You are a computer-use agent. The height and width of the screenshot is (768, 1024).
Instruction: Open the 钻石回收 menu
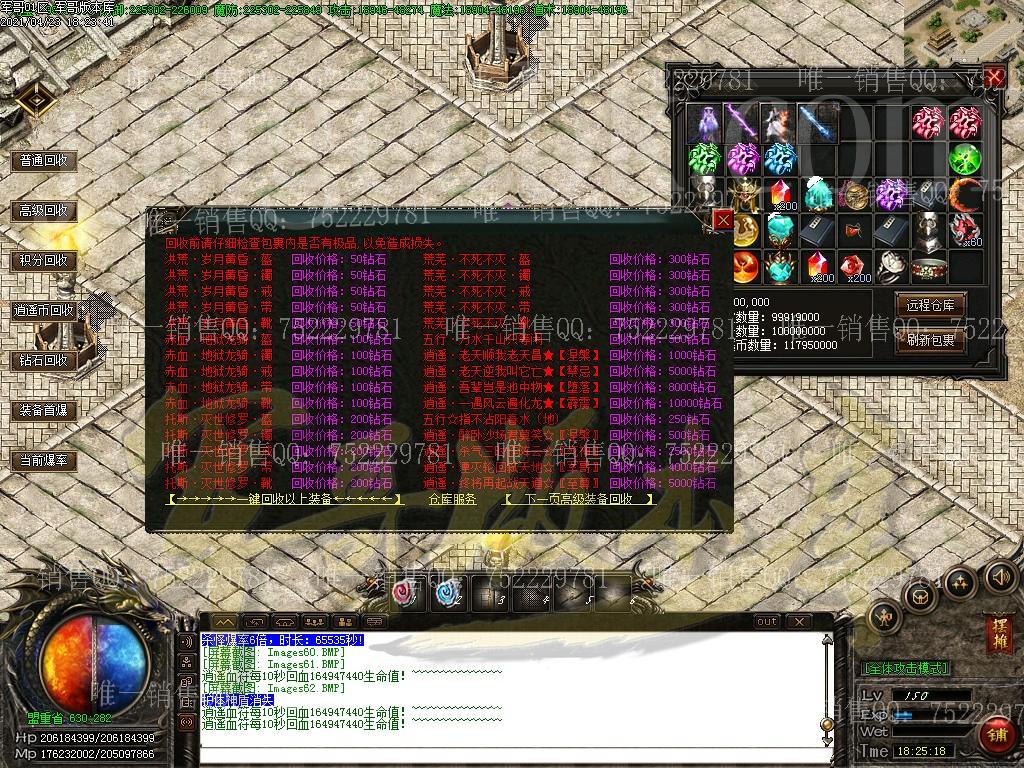click(44, 360)
